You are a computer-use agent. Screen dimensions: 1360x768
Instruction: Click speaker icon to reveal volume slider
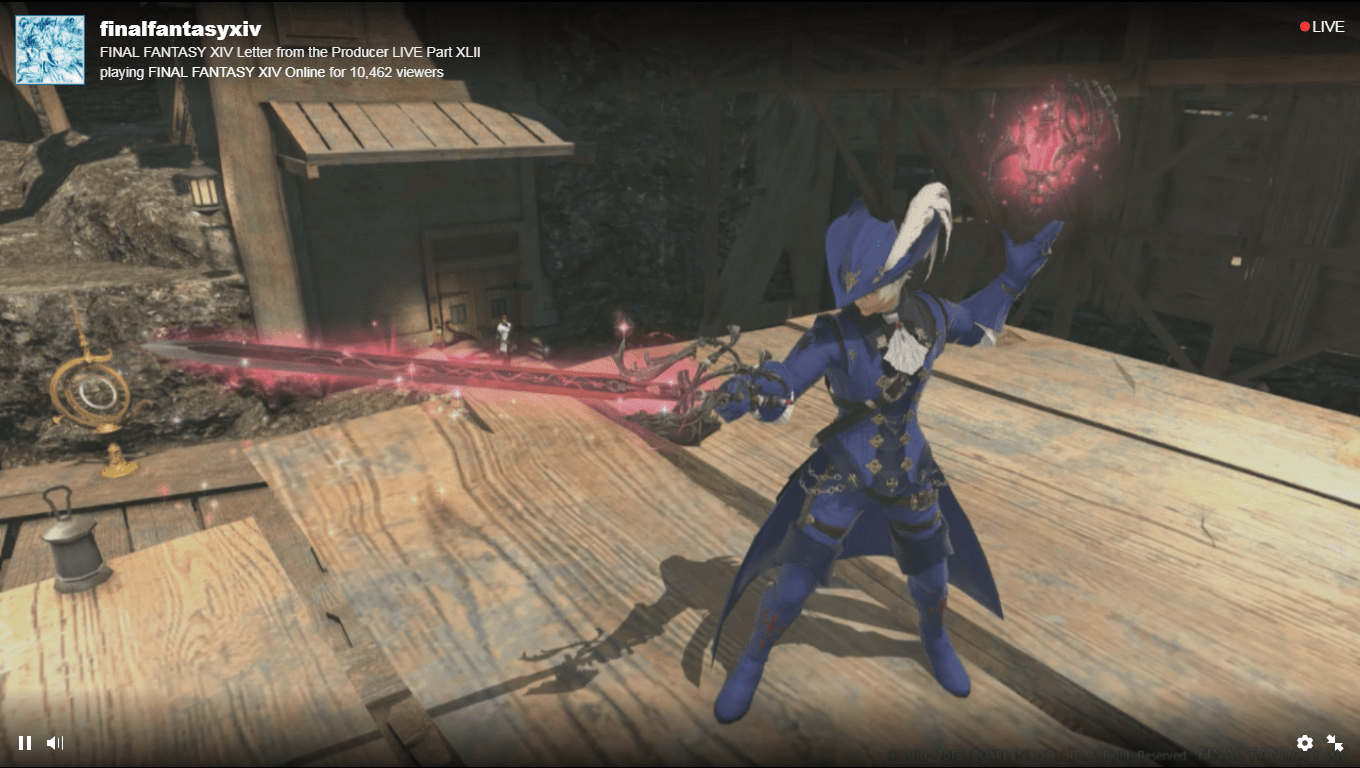coord(56,743)
